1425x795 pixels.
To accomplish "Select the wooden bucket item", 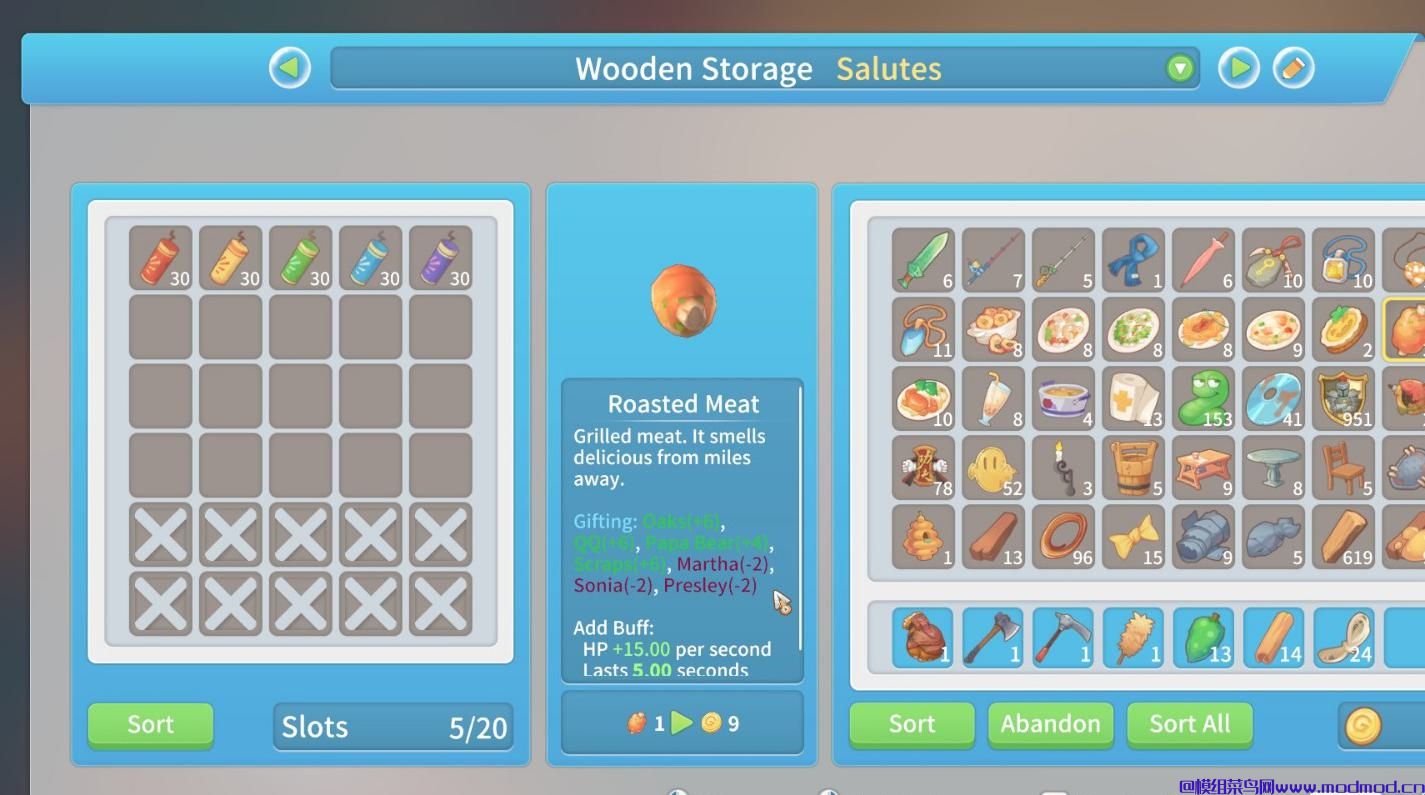I will click(x=1133, y=467).
